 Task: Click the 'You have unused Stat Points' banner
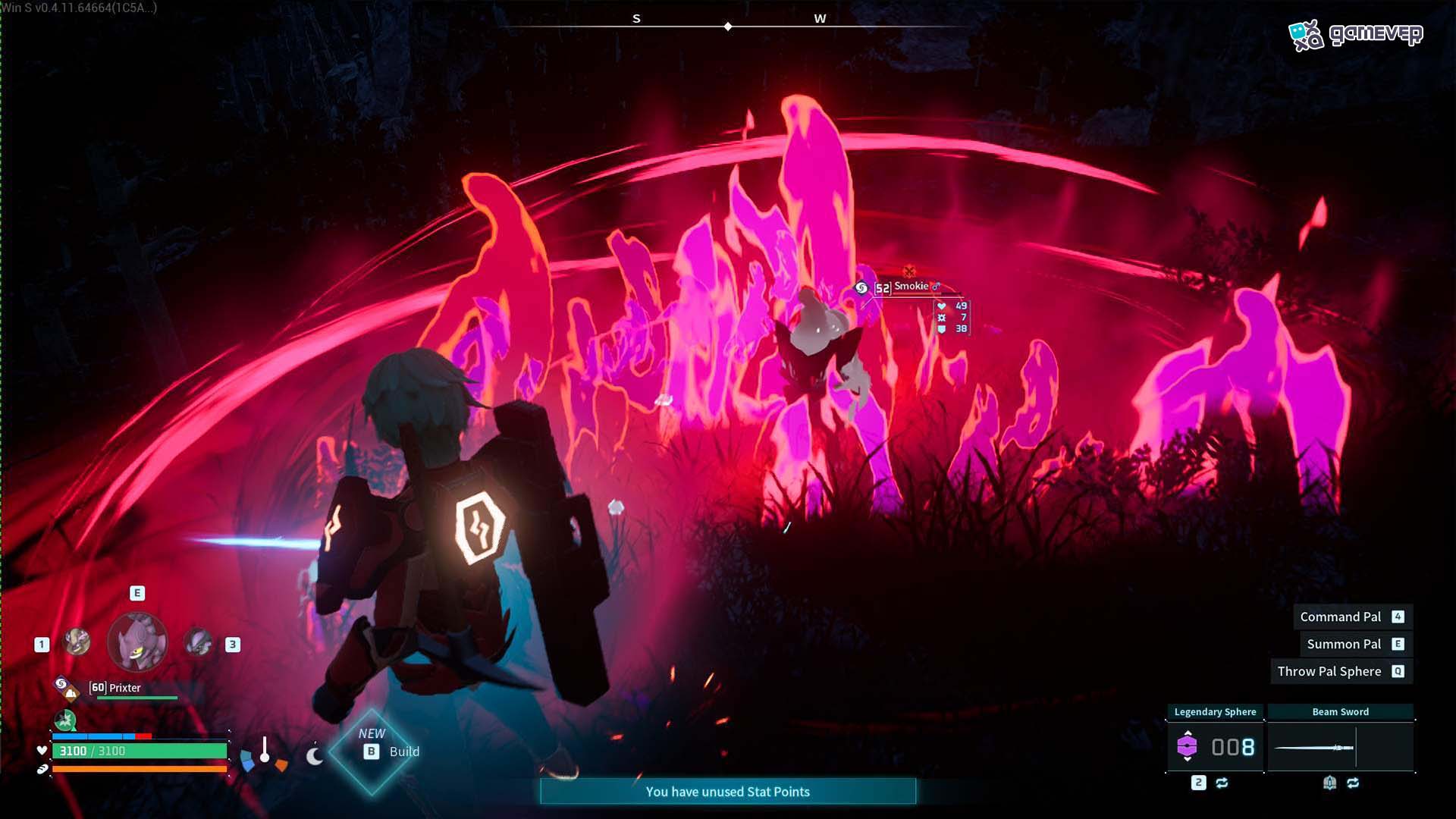click(x=727, y=792)
